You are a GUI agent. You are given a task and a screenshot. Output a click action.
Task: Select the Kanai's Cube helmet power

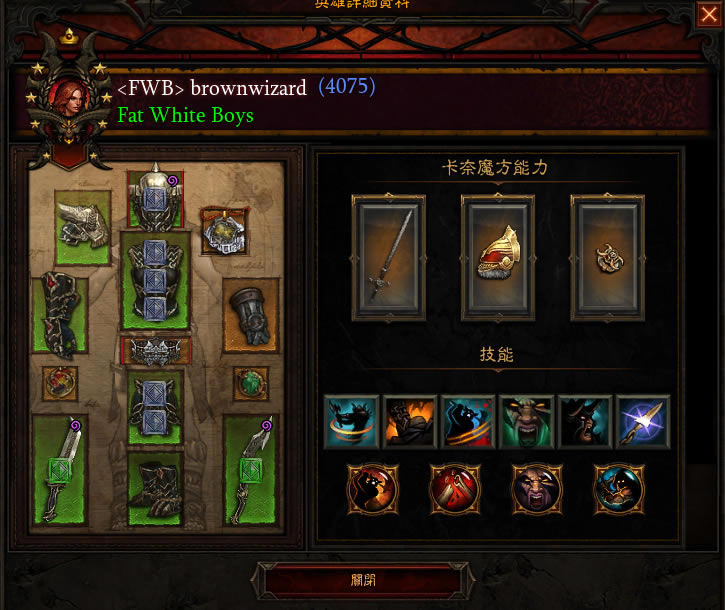coord(497,257)
